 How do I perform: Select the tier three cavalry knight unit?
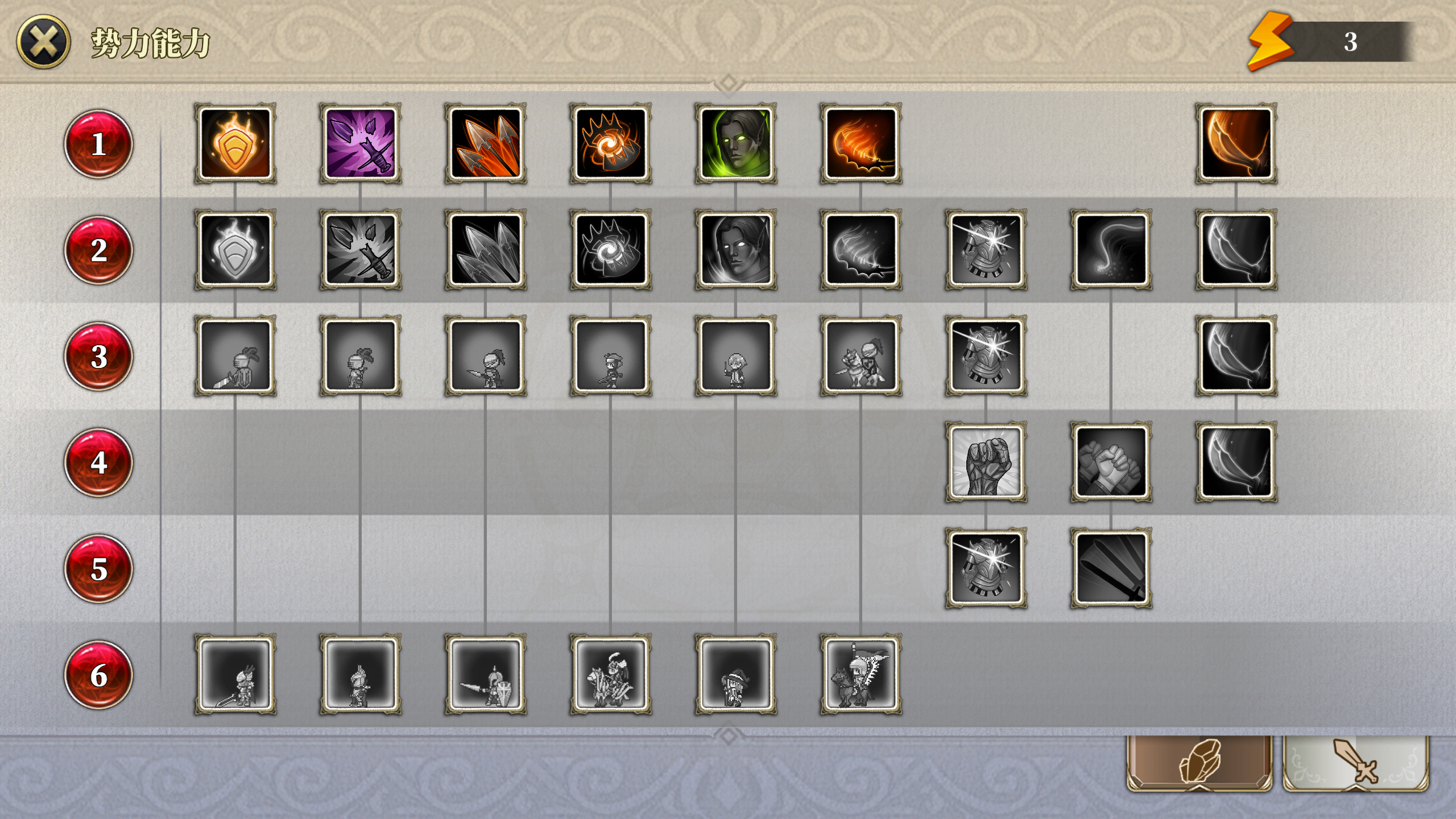coord(861,356)
